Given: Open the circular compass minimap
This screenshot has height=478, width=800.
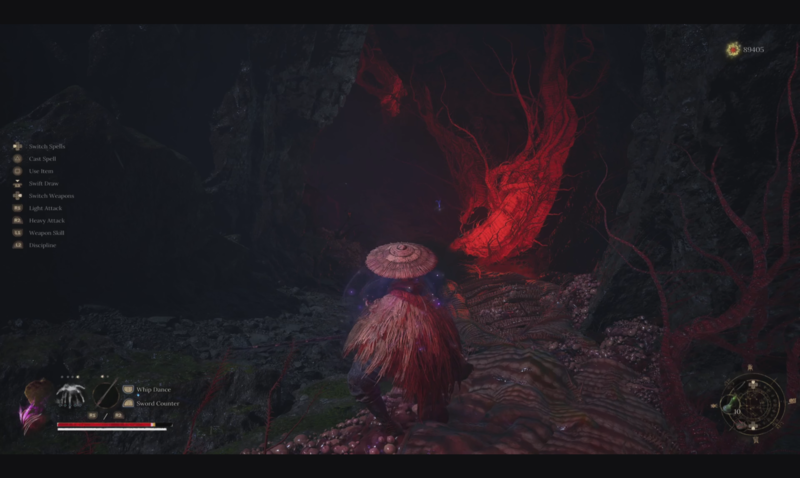Looking at the screenshot, I should [x=753, y=402].
